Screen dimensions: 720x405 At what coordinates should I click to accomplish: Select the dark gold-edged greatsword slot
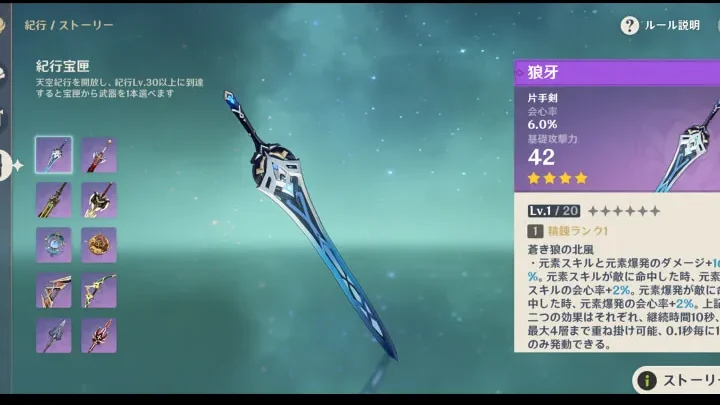tap(54, 200)
